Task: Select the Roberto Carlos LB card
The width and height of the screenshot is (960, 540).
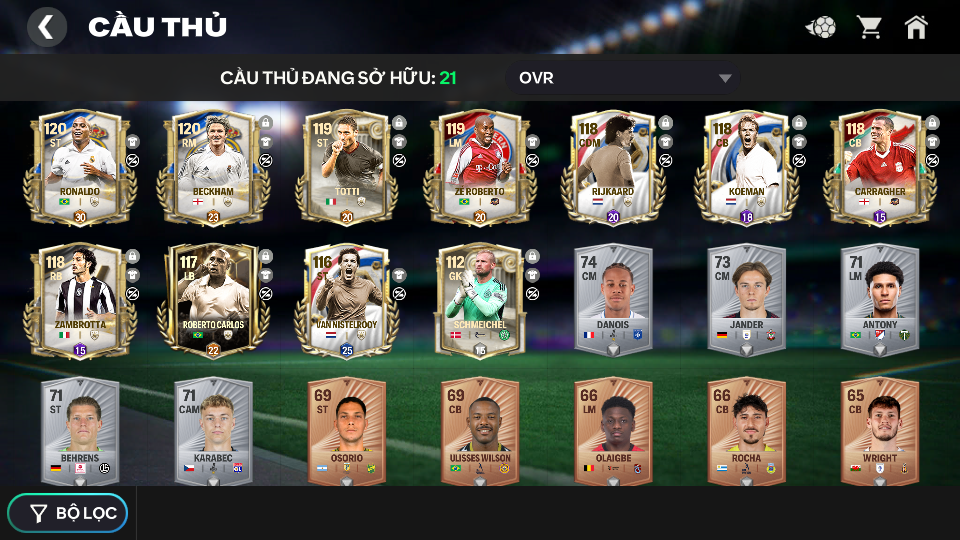Action: pos(212,298)
